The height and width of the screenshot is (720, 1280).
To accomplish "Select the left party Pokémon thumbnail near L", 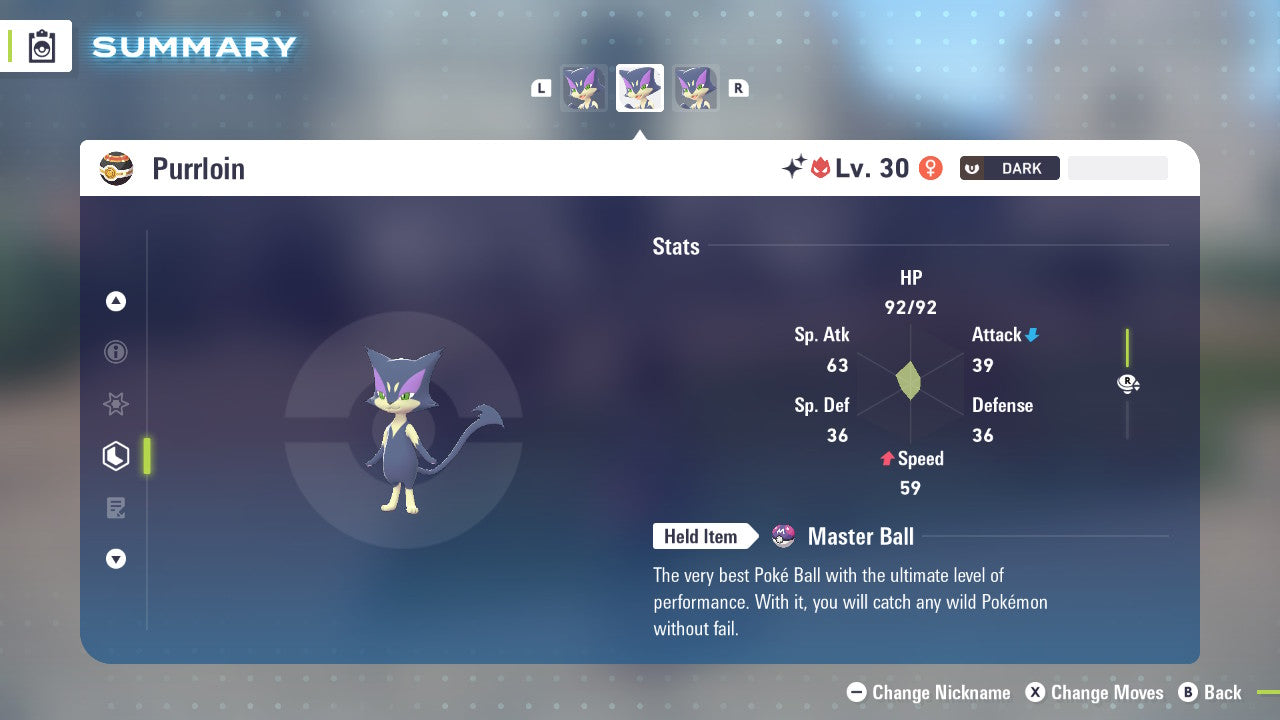I will coord(584,88).
